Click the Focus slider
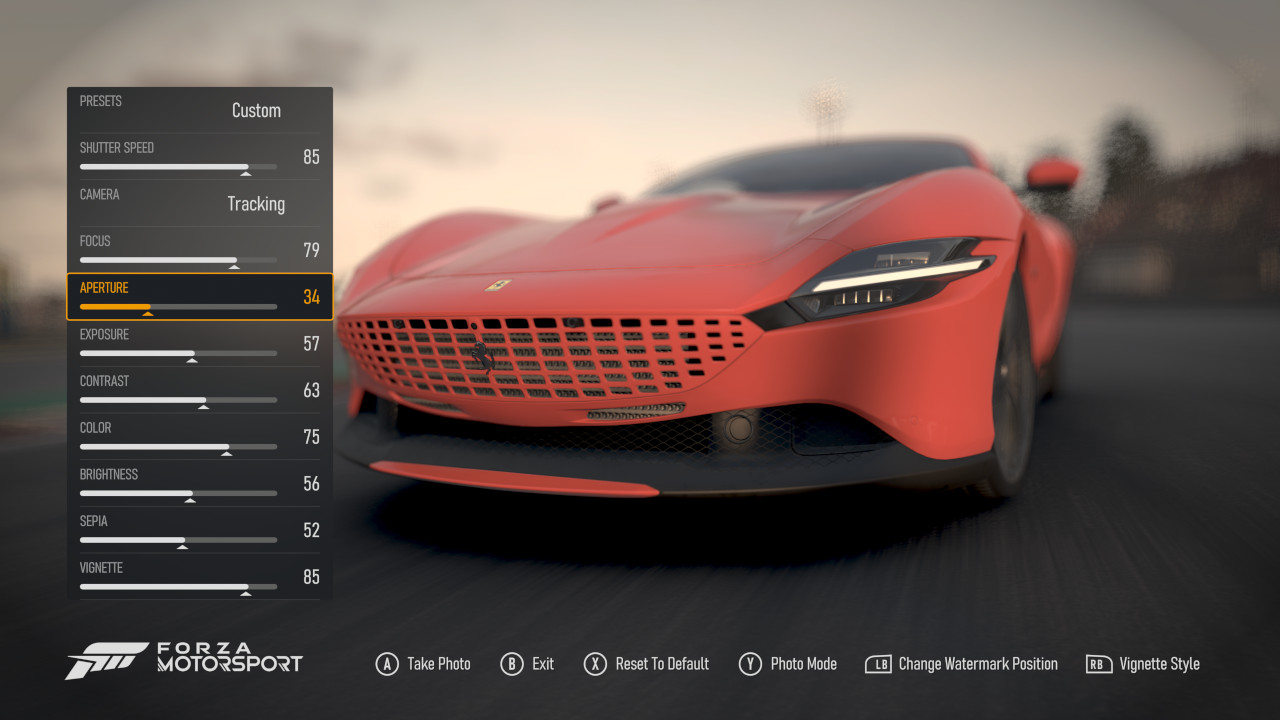The image size is (1280, 720). tap(178, 260)
